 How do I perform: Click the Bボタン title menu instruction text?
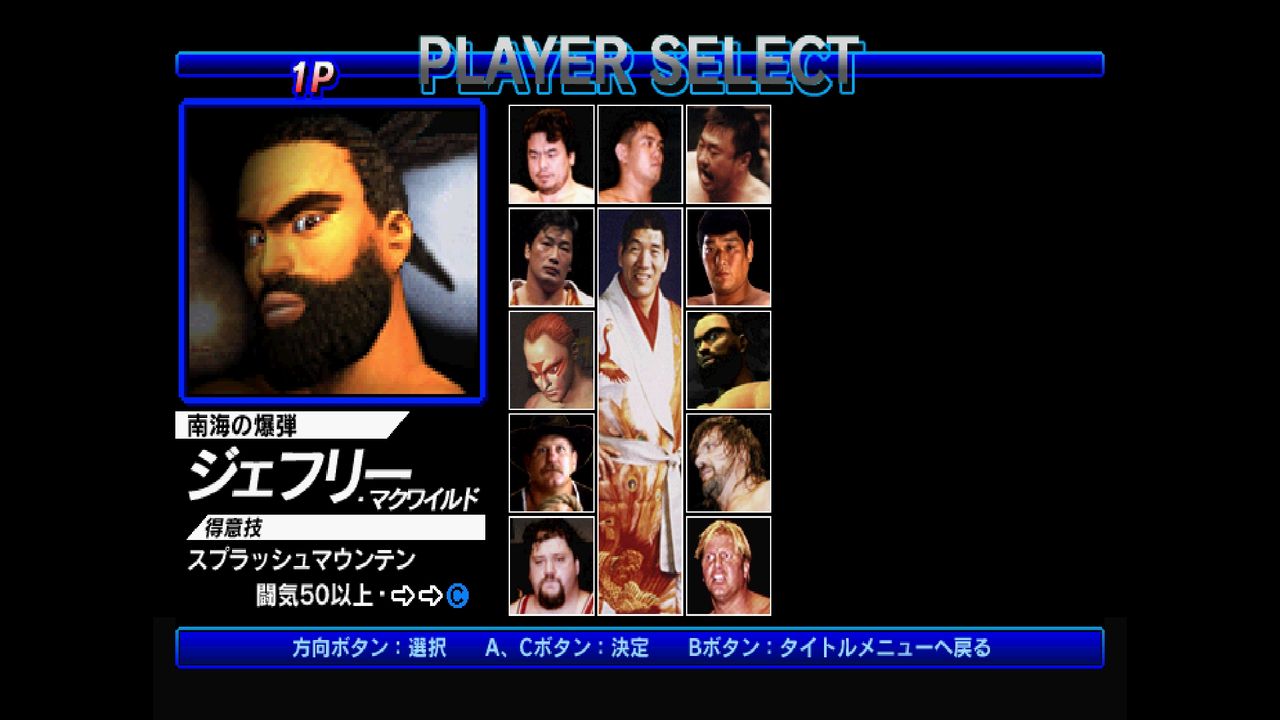840,647
